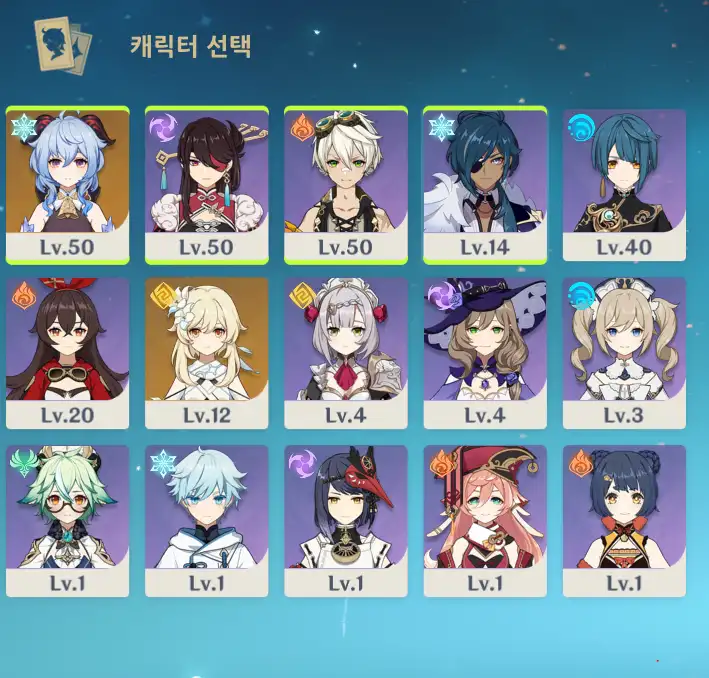Choose Beidou at level 50
Viewport: 709px width, 678px height.
pyautogui.click(x=206, y=184)
